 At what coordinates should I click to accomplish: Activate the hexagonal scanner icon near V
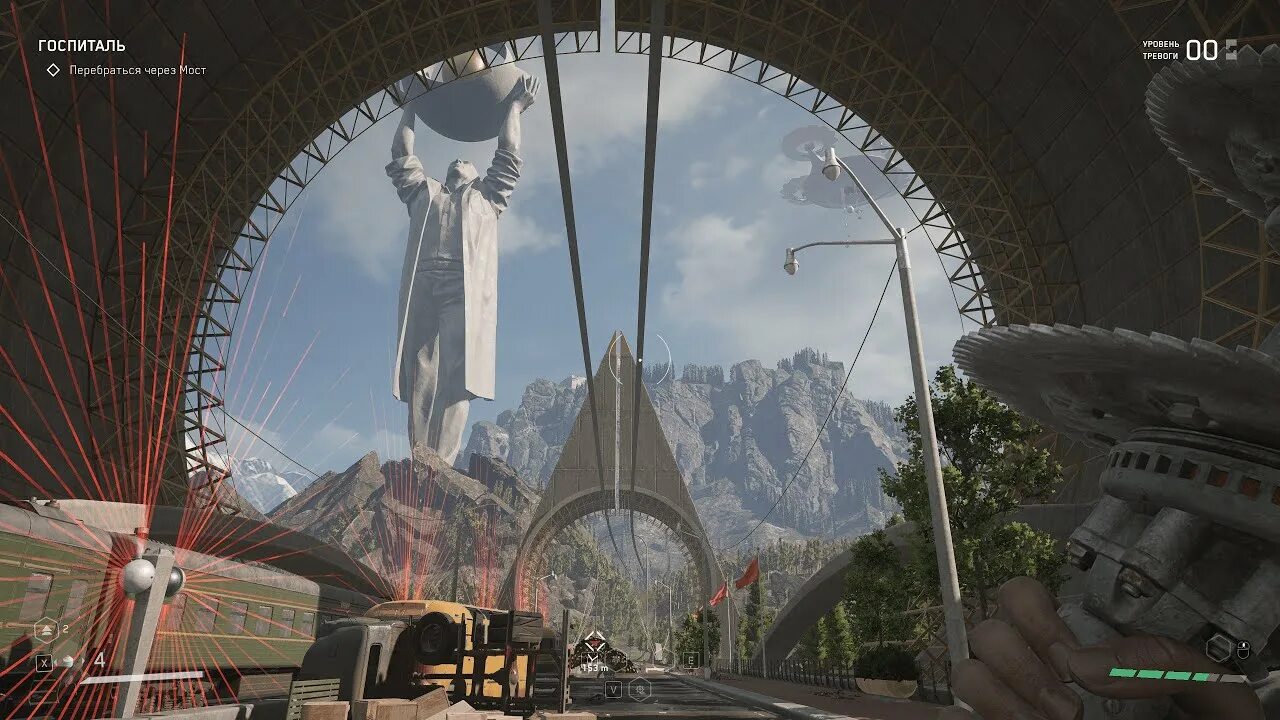tap(640, 688)
